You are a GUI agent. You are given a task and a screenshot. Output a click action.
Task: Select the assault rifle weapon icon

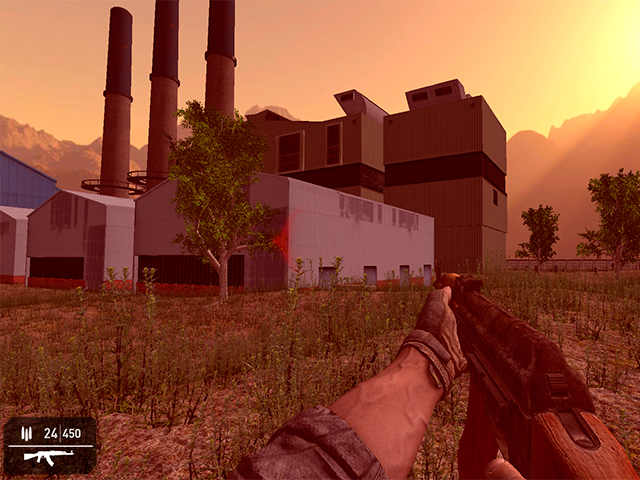click(47, 457)
